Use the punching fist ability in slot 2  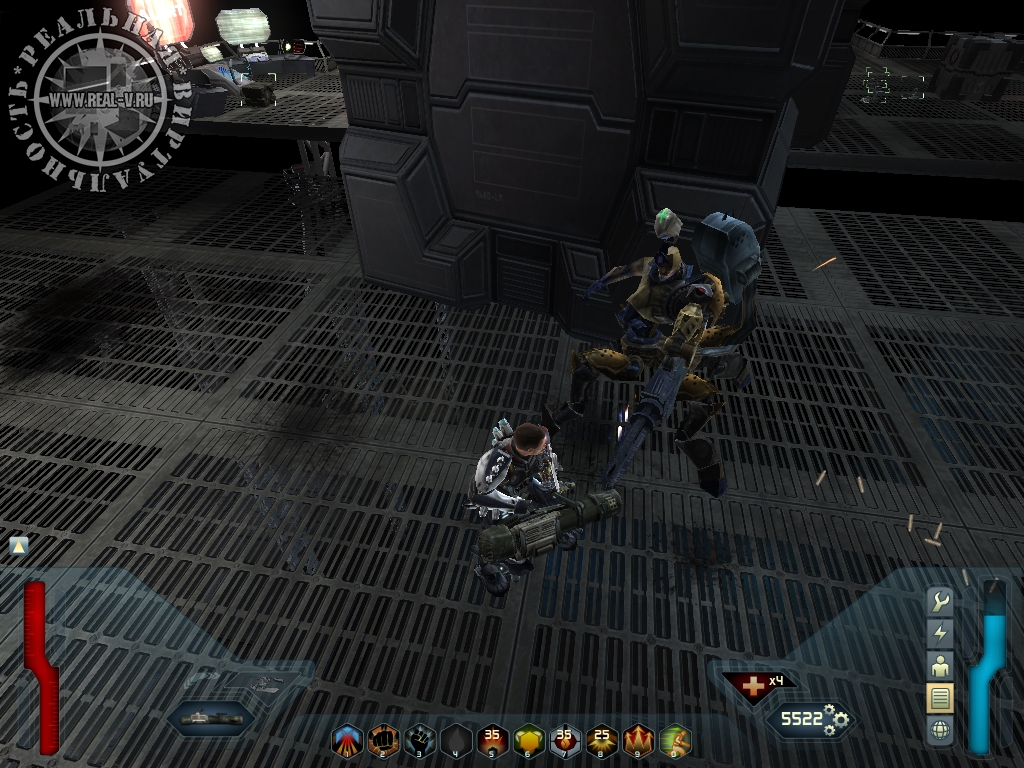click(x=383, y=741)
